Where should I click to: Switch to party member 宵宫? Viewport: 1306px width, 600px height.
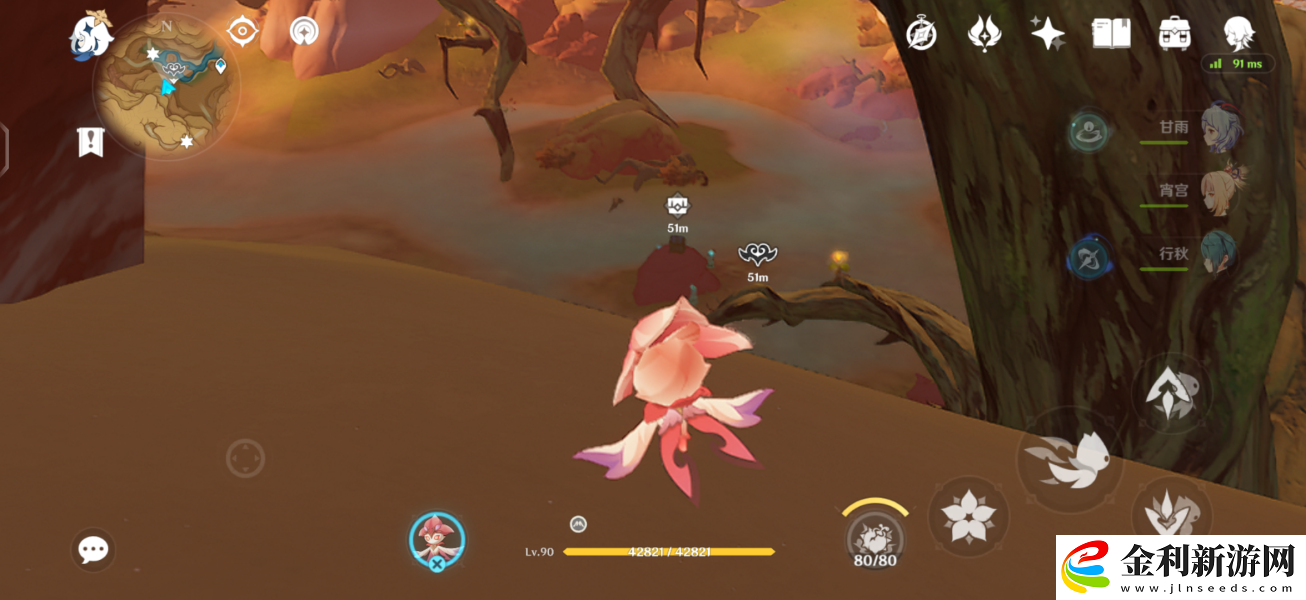tap(1221, 190)
